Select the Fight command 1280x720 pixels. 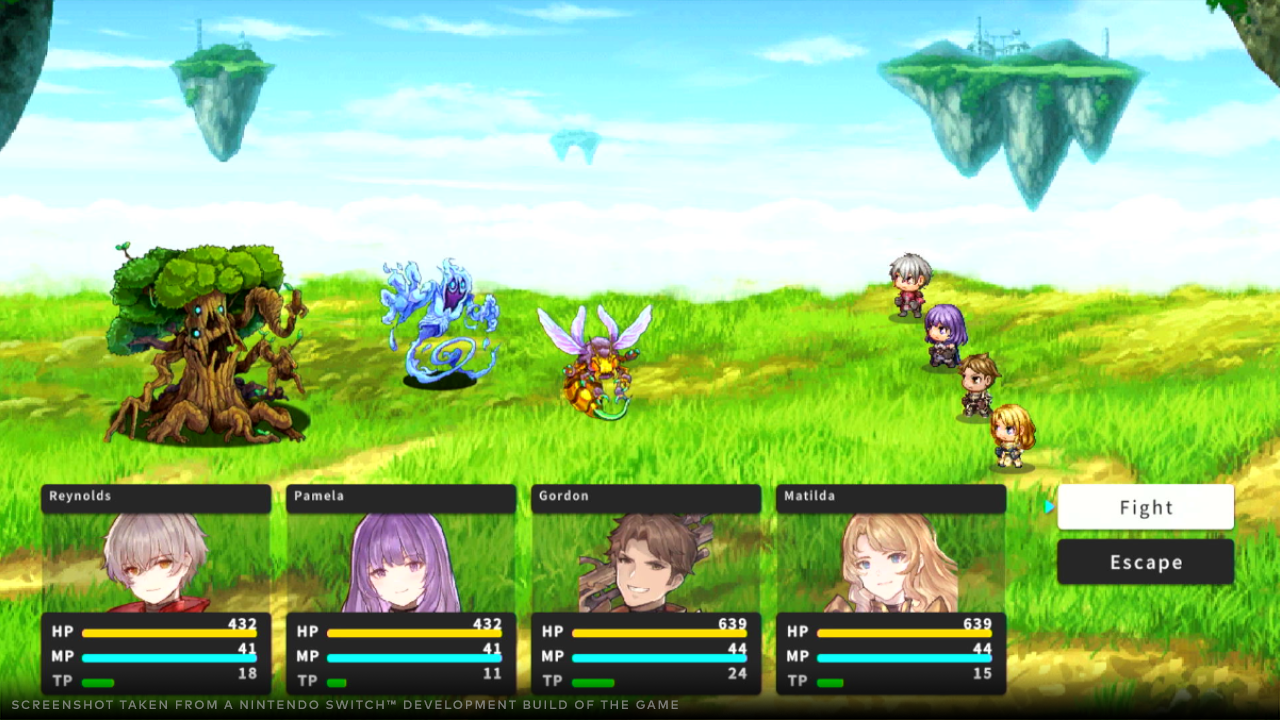pyautogui.click(x=1145, y=507)
